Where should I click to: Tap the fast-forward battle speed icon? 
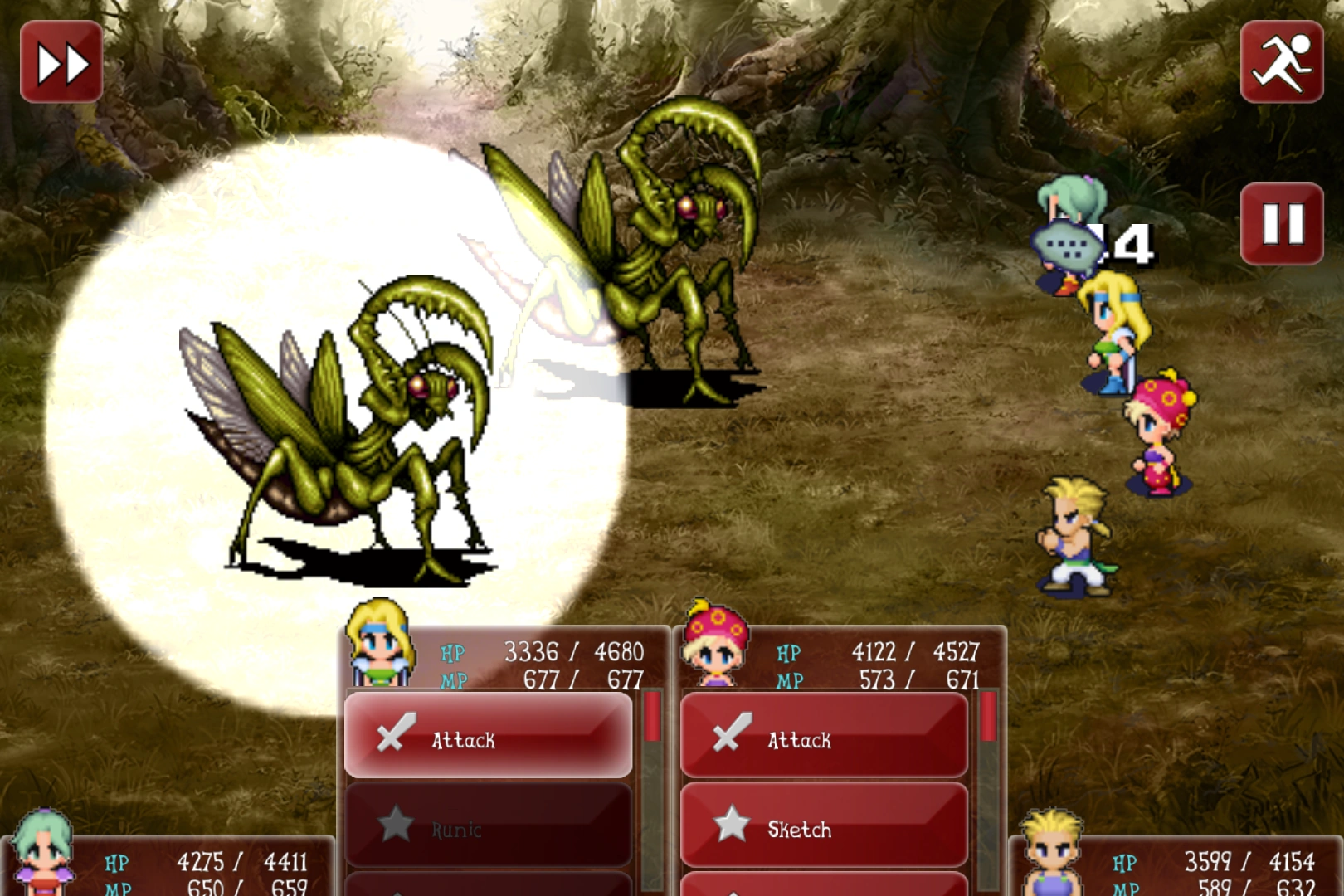tap(61, 60)
